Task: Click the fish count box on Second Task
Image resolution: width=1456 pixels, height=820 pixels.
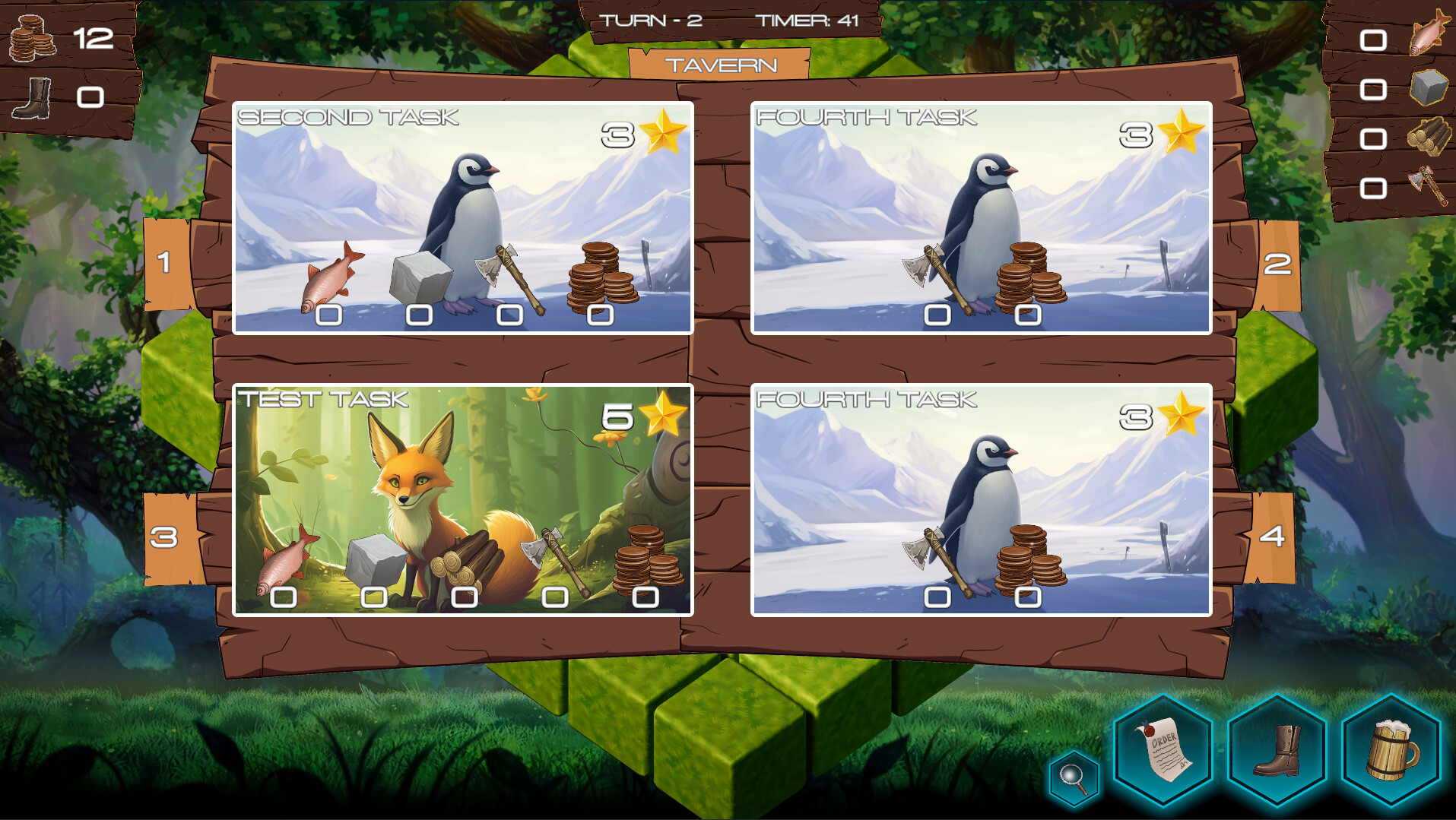Action: coord(327,314)
